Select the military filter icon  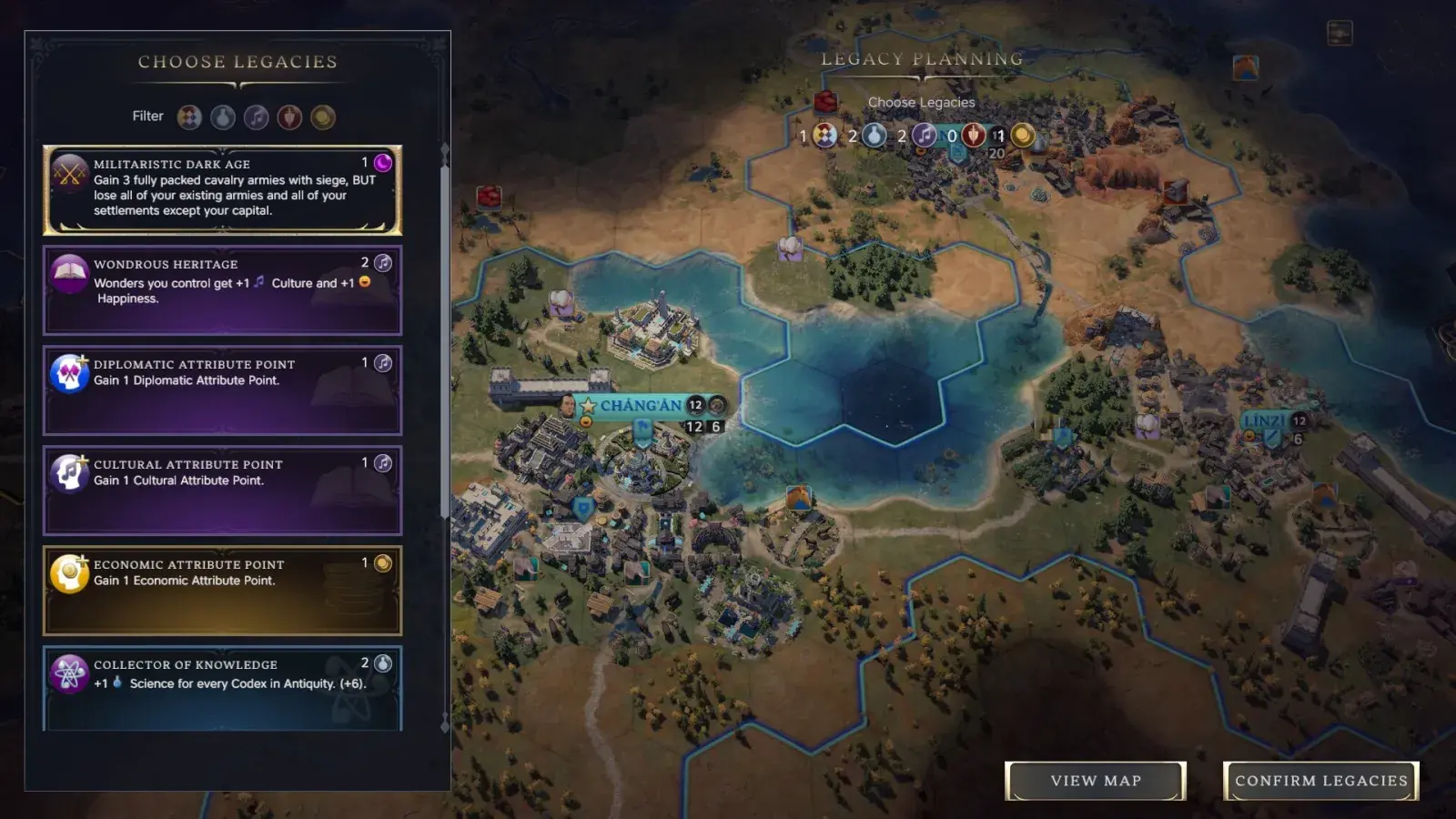(288, 116)
